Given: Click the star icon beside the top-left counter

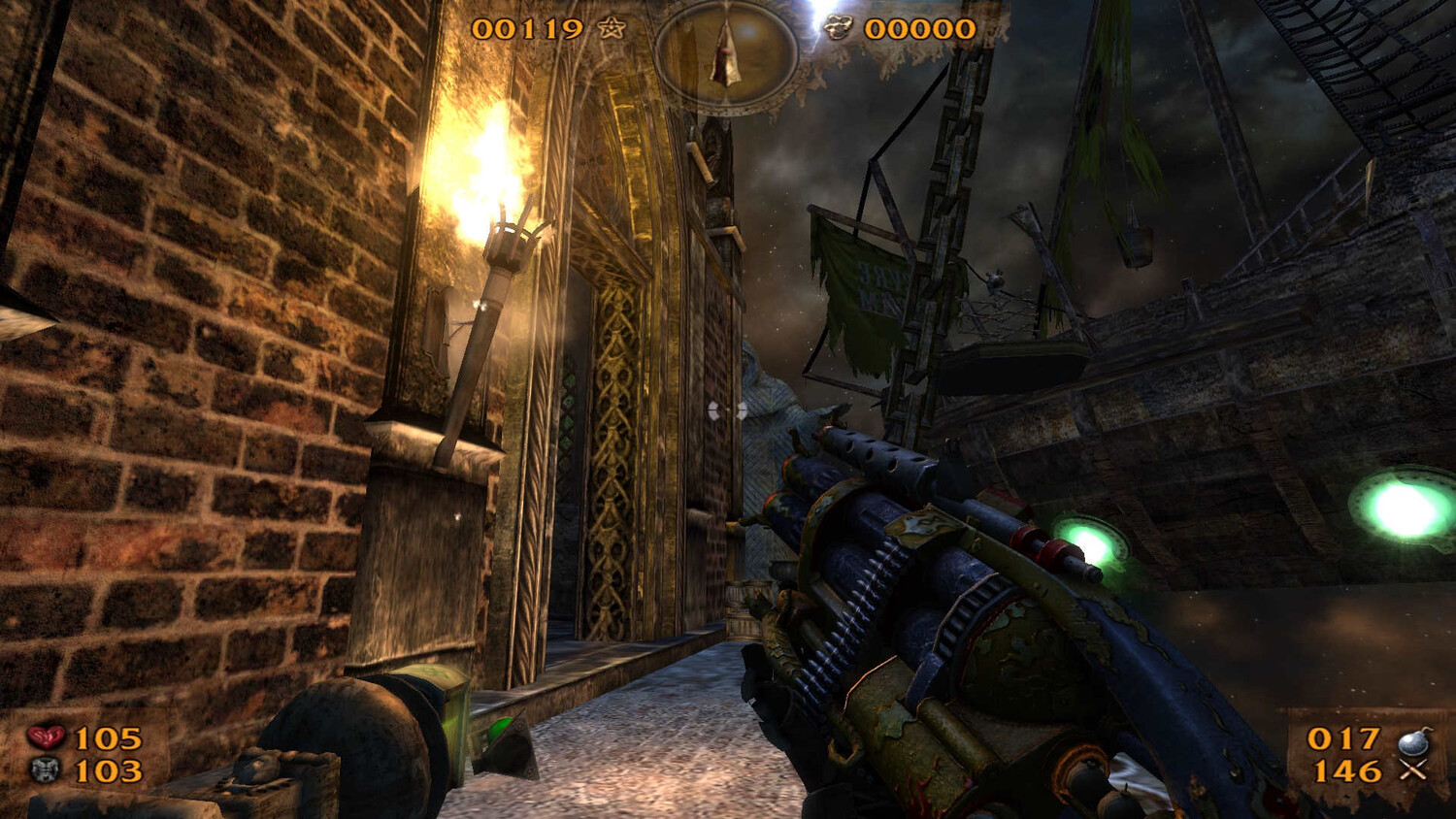Looking at the screenshot, I should tap(612, 28).
